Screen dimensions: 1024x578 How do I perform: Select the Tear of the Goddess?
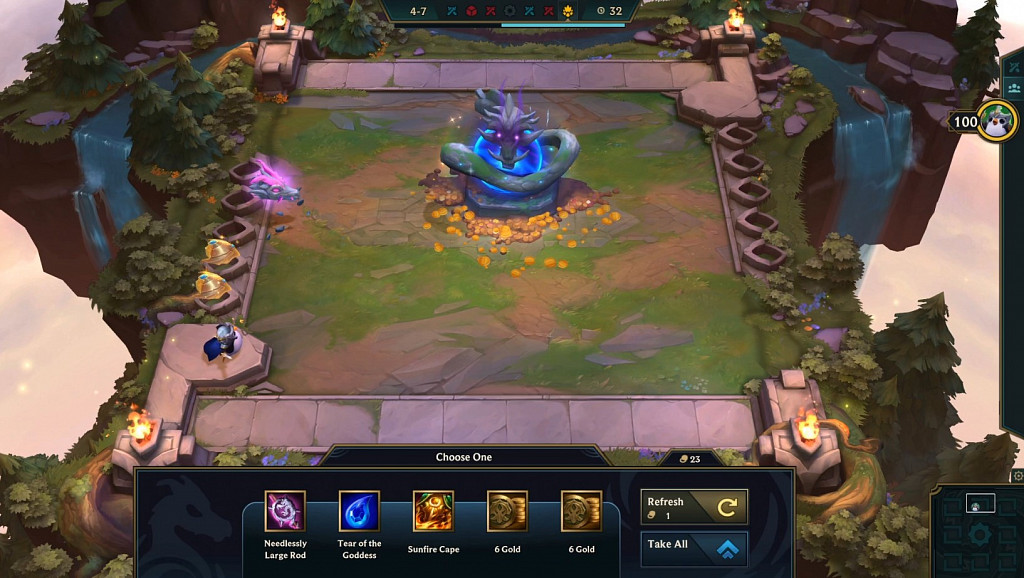[359, 511]
